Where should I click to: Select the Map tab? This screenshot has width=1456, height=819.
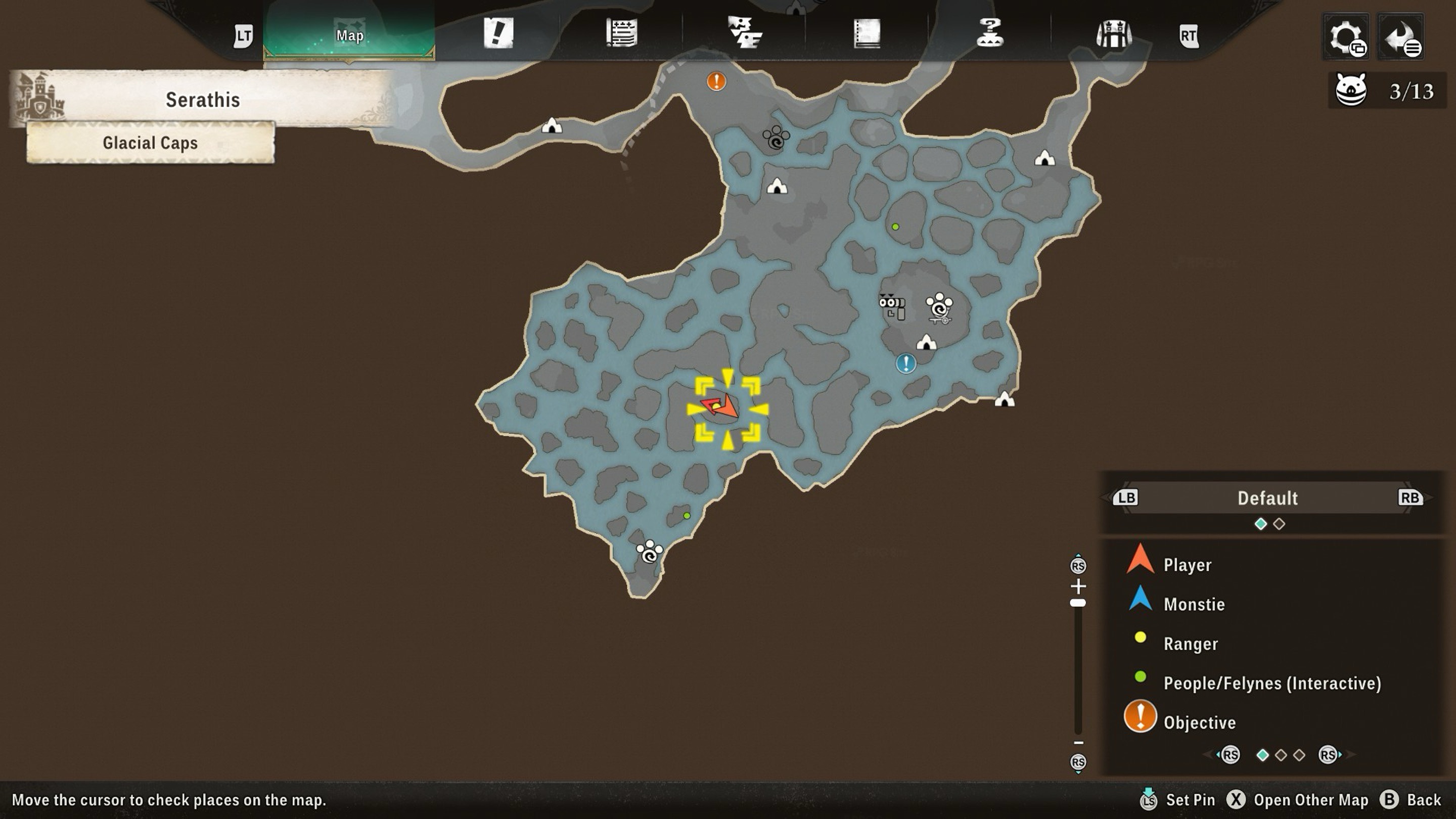(349, 35)
